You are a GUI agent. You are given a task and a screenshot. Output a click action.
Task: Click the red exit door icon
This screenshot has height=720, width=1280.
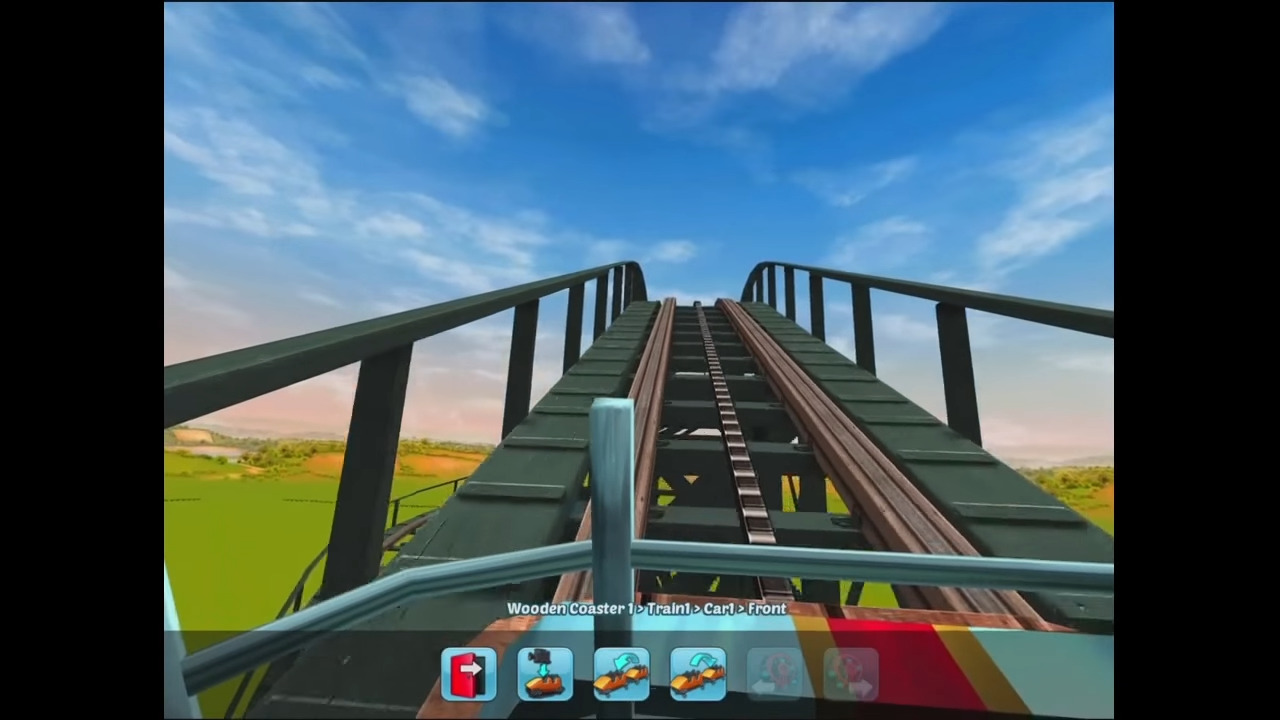469,673
